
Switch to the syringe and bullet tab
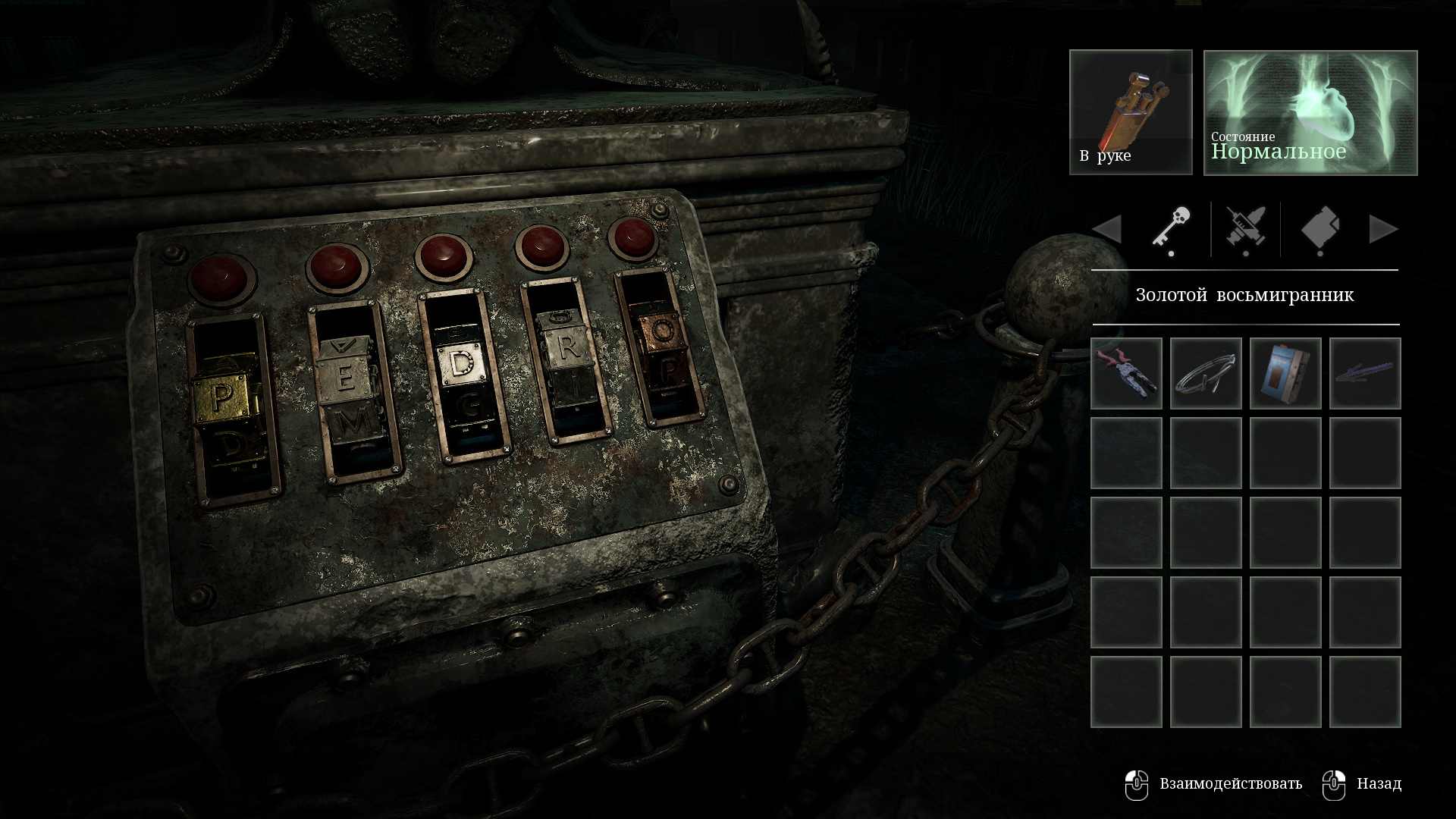(x=1245, y=228)
